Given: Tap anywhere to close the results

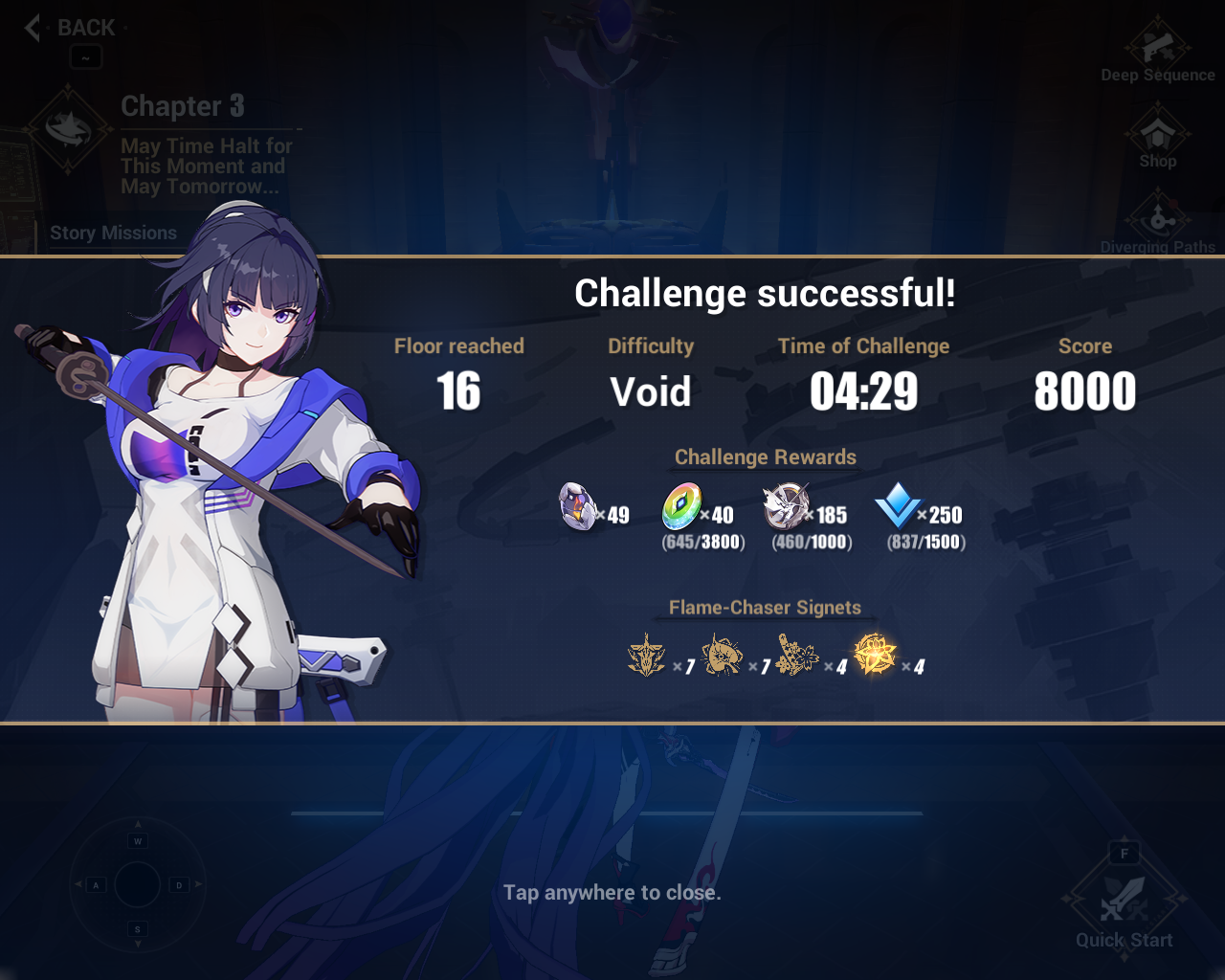Looking at the screenshot, I should pyautogui.click(x=612, y=891).
